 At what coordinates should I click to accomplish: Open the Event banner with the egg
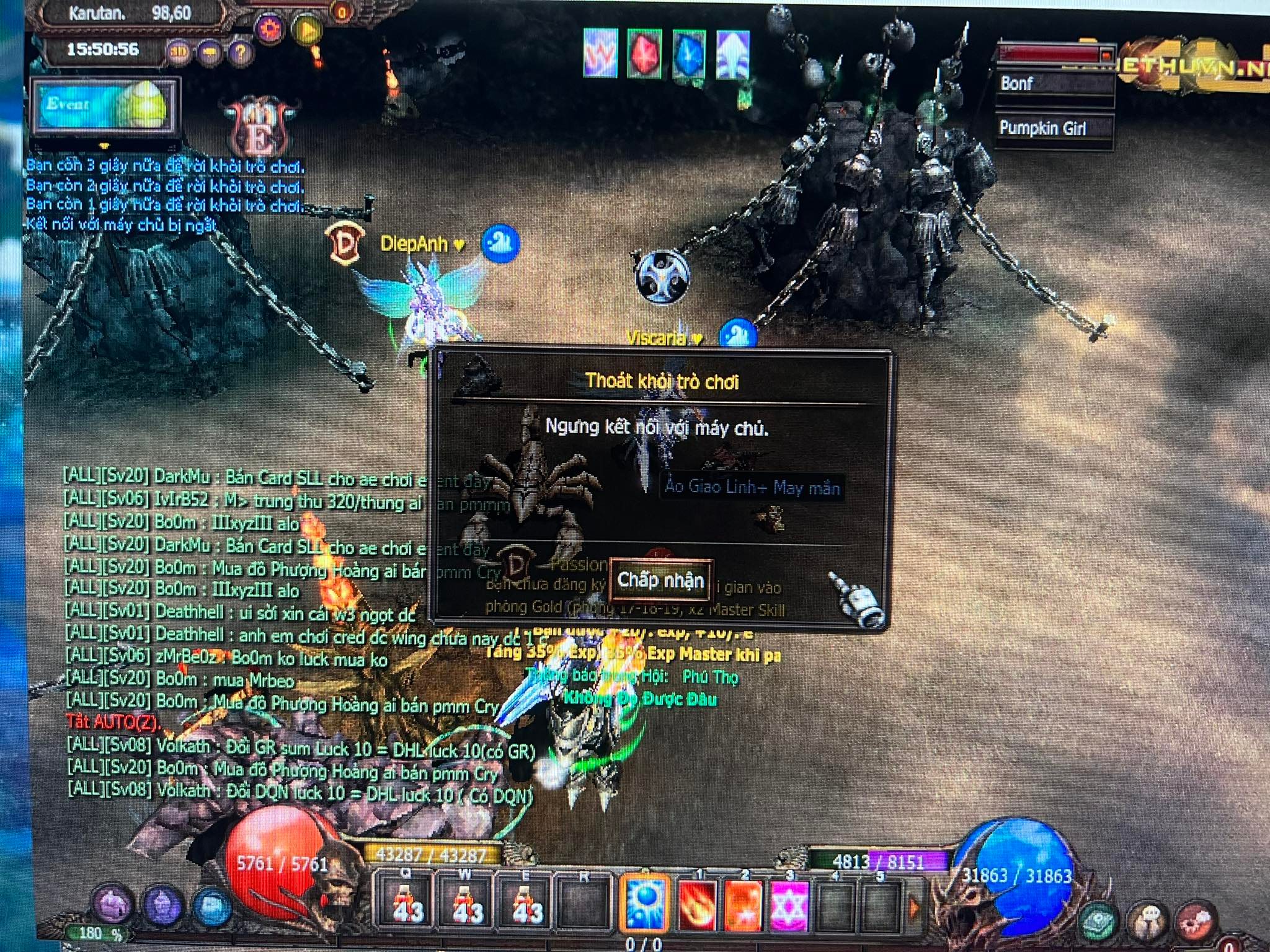105,106
